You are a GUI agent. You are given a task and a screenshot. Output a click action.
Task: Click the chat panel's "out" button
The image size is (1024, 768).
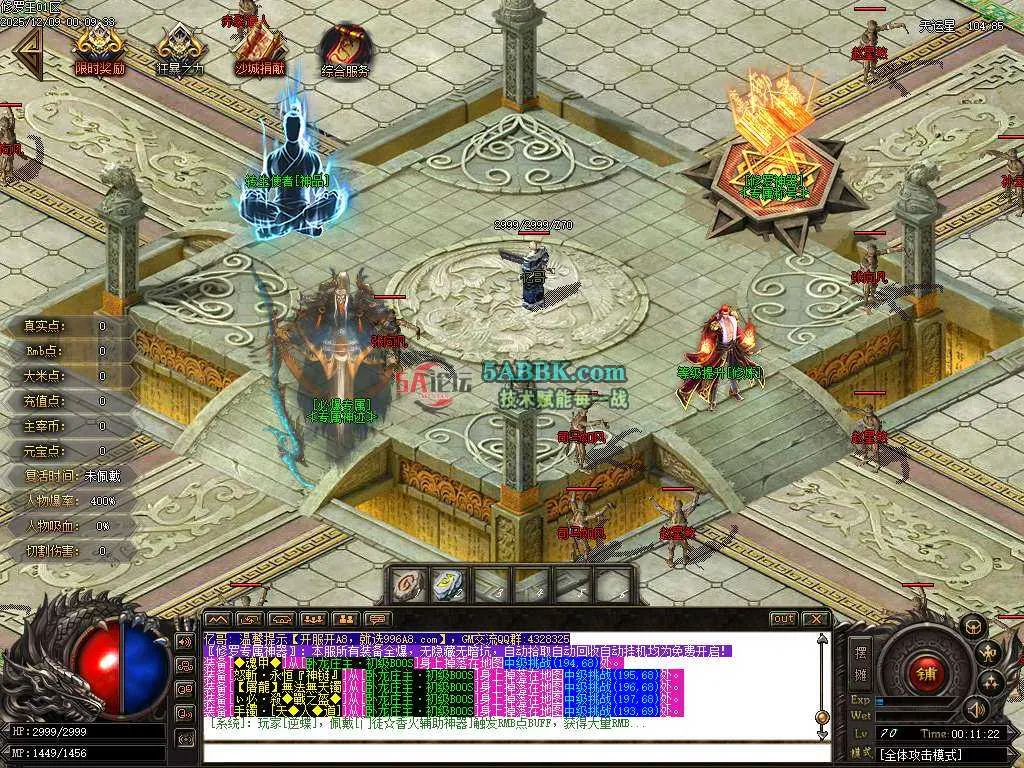784,619
